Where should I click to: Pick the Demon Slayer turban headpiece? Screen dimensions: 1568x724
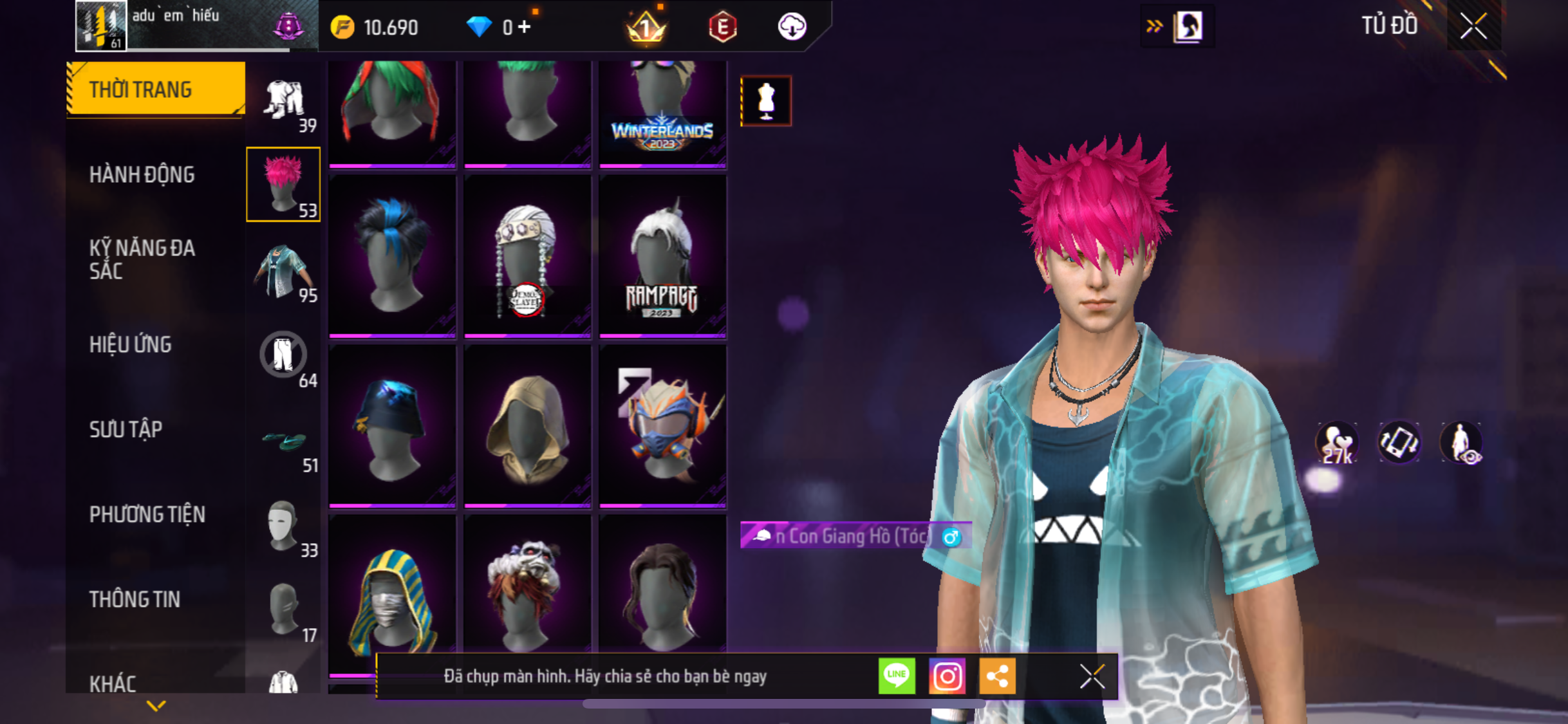click(527, 256)
